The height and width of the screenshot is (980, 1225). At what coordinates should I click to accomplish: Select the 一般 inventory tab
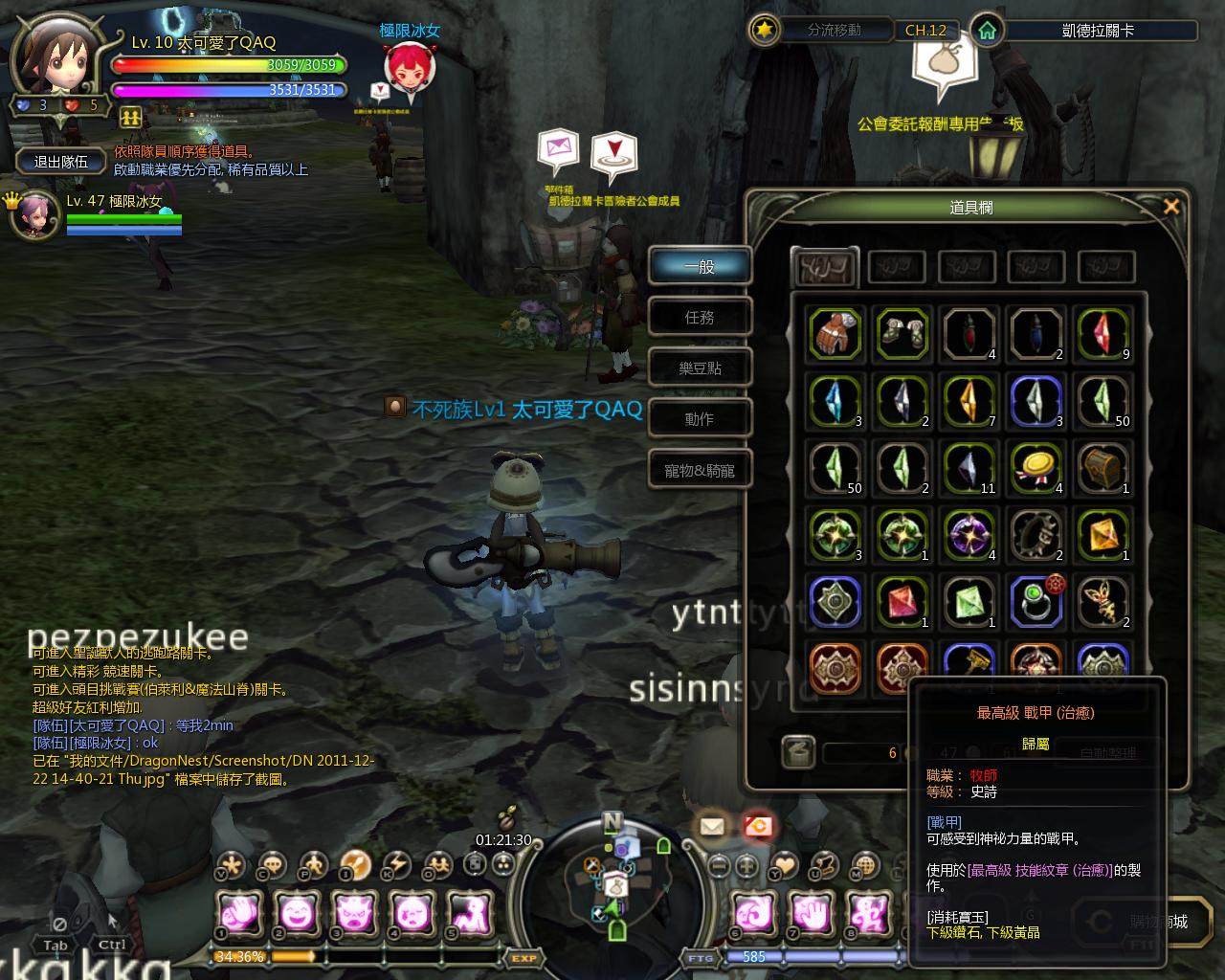[700, 266]
